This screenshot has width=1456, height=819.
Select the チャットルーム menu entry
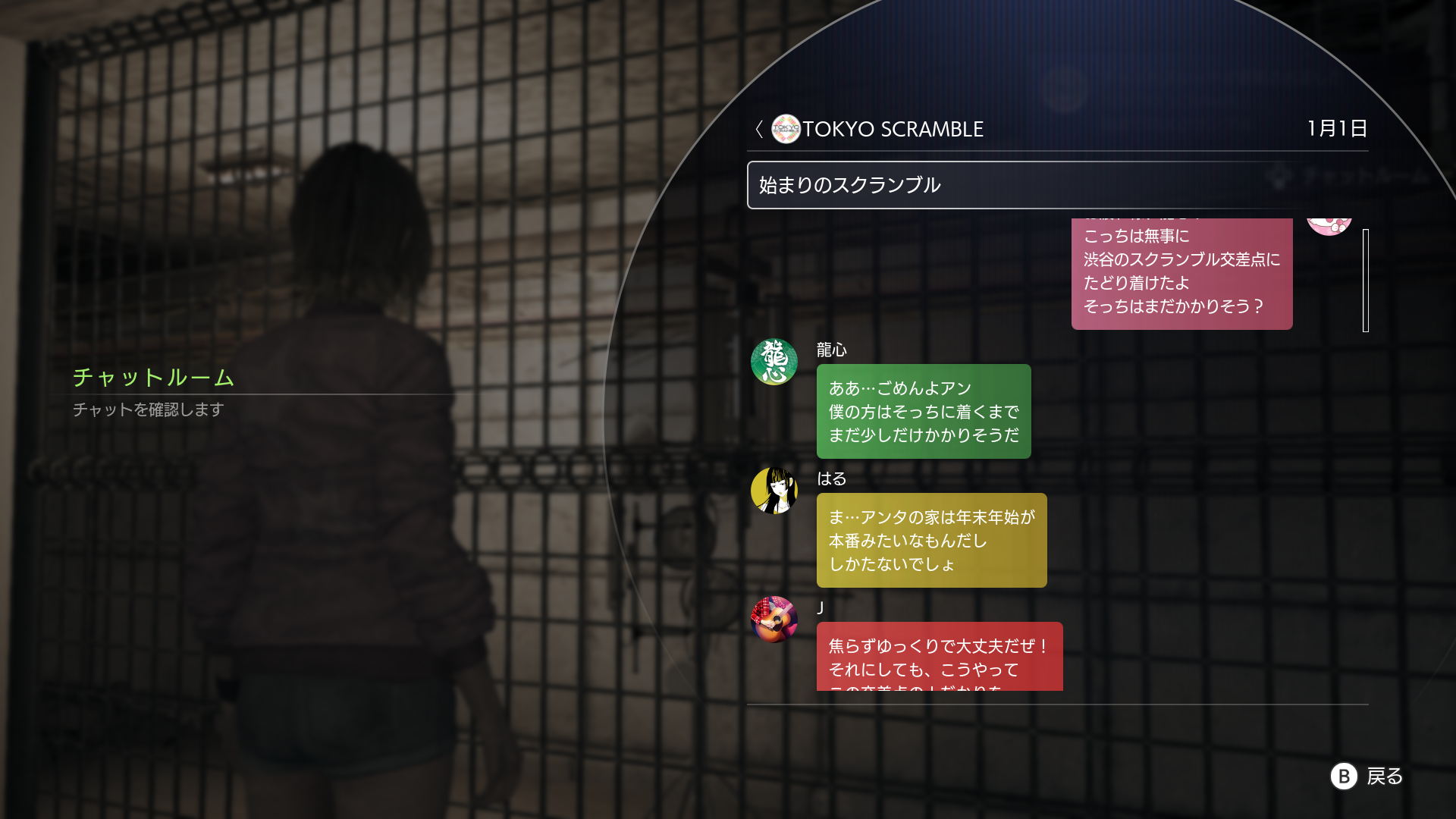152,378
